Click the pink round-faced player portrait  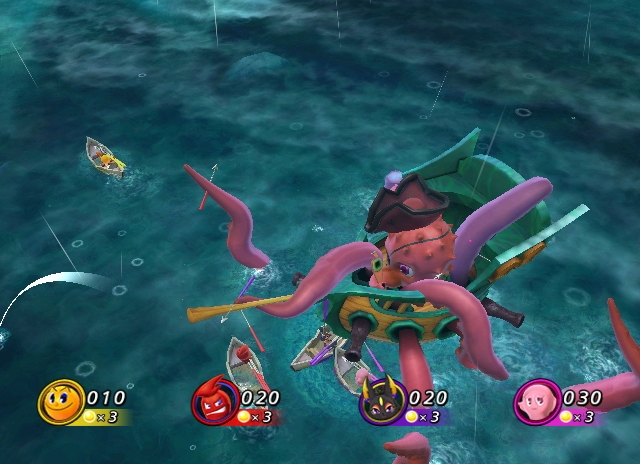click(537, 402)
